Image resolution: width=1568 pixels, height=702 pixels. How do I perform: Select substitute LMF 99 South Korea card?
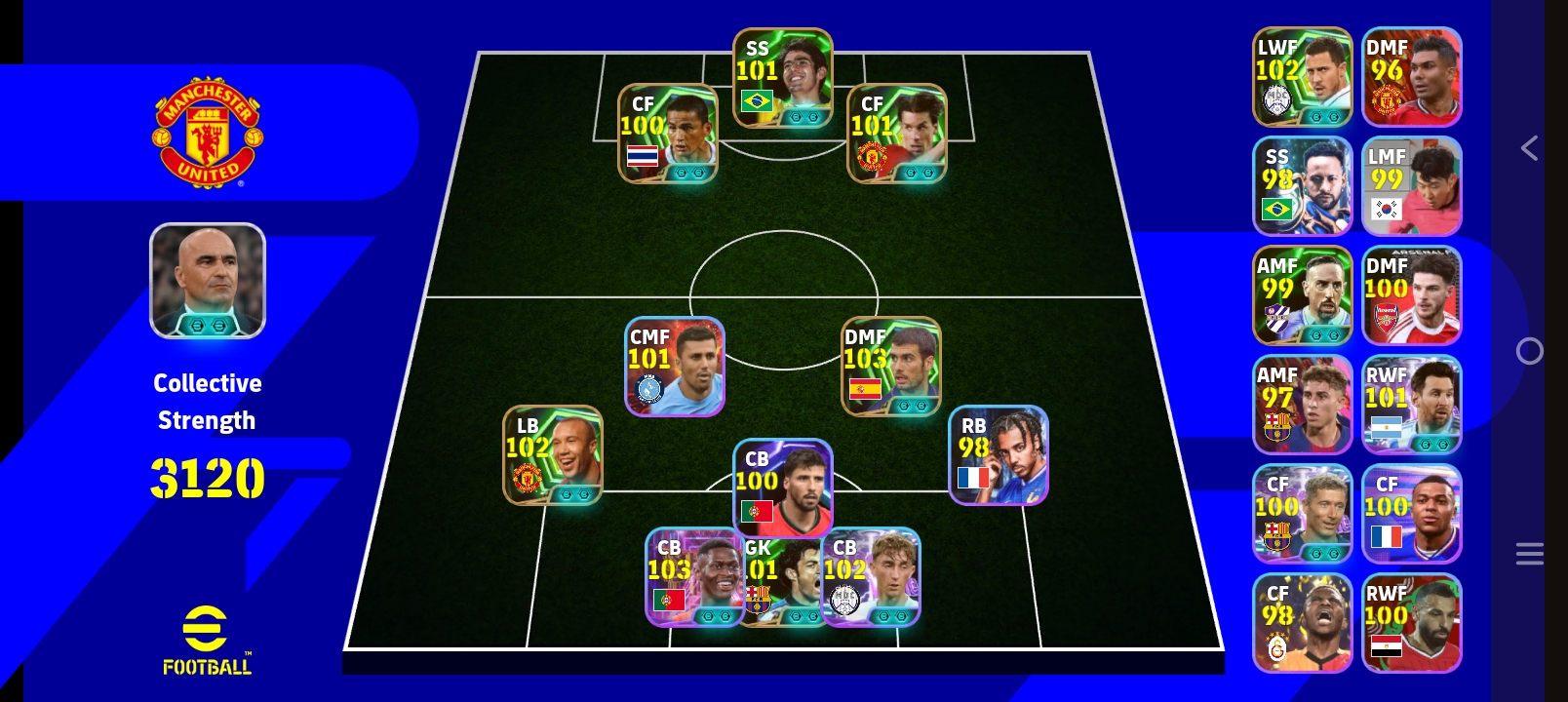coord(1411,186)
